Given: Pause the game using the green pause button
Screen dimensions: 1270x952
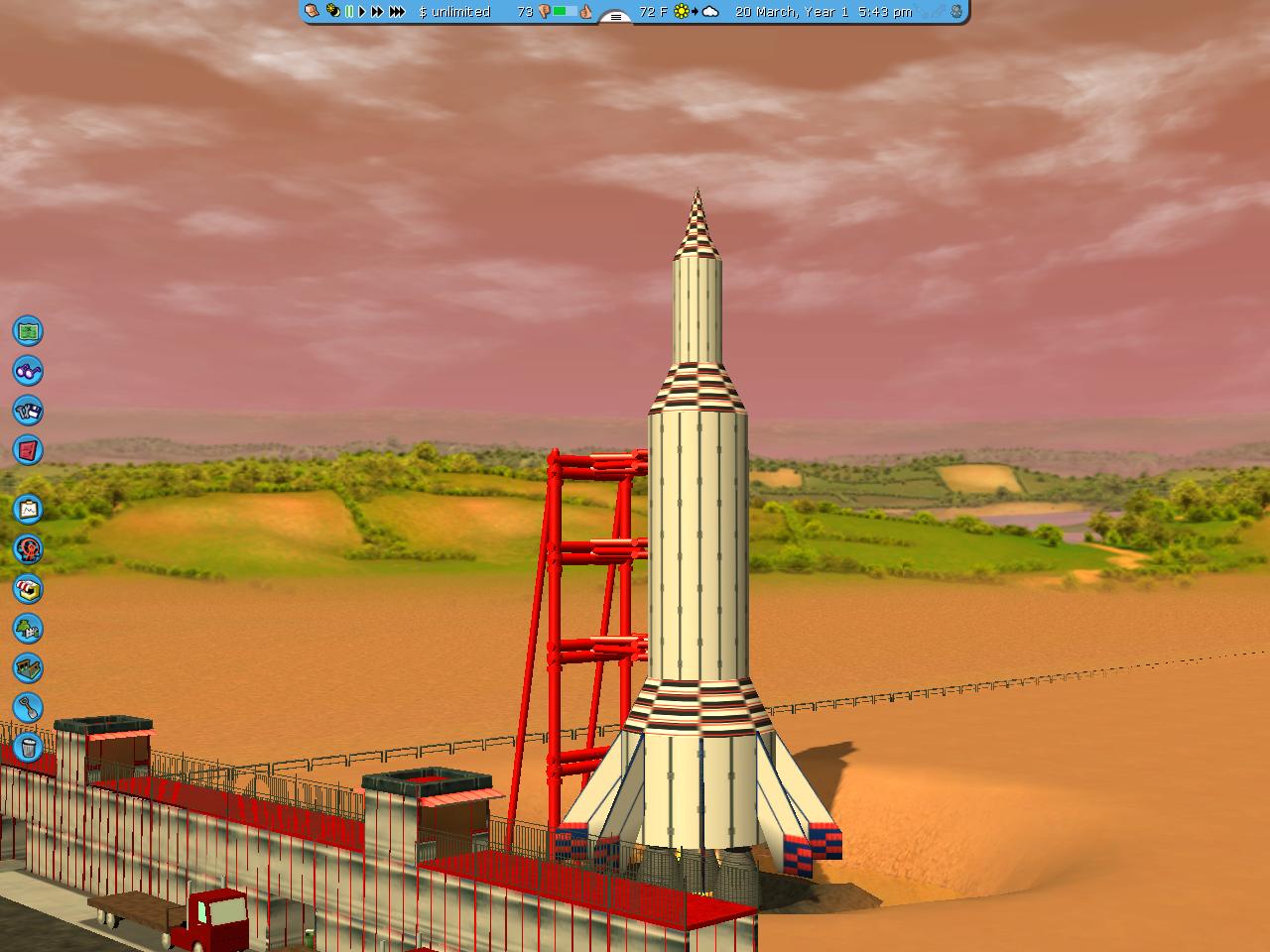Looking at the screenshot, I should coord(349,12).
